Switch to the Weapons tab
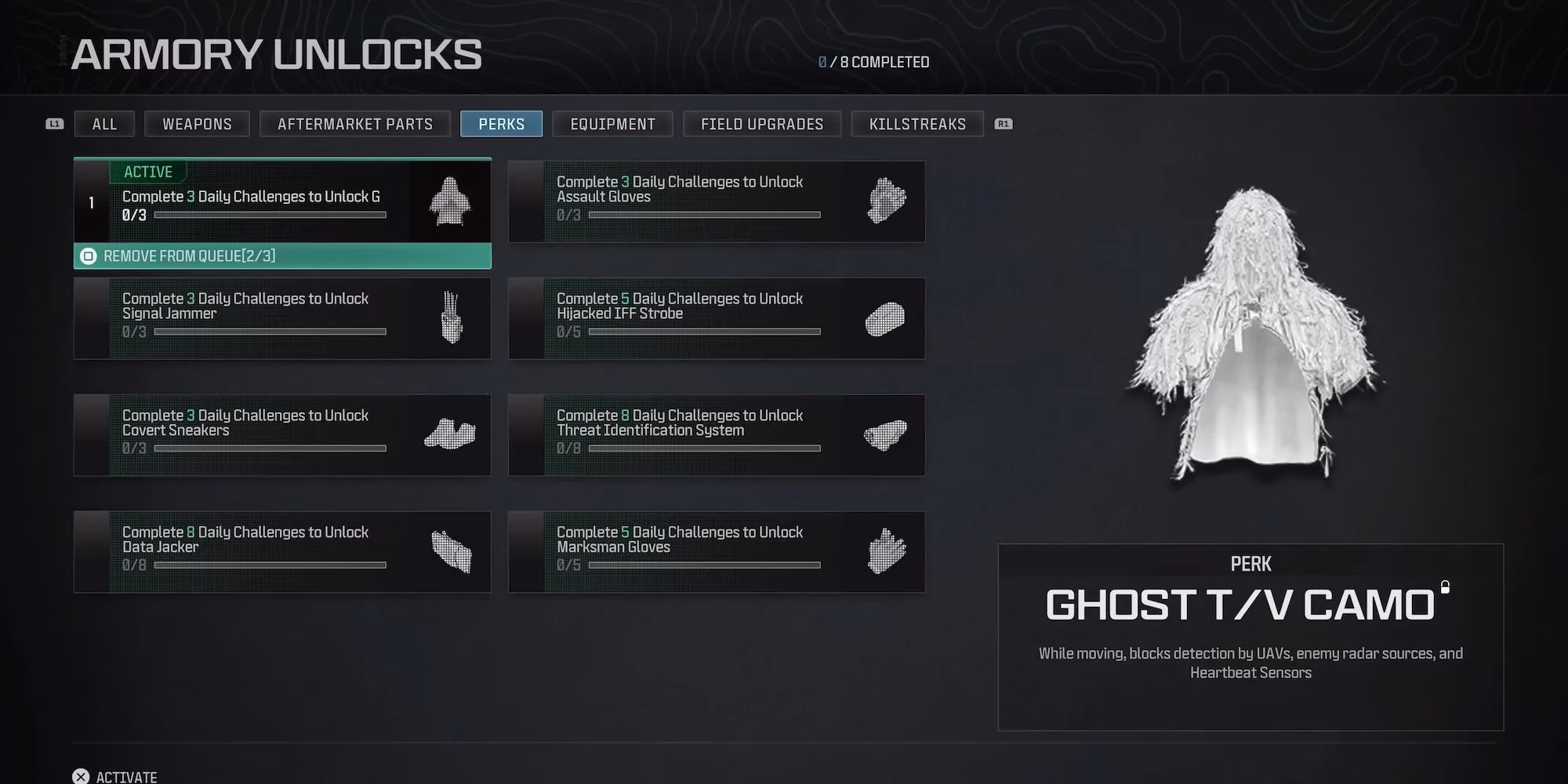1568x784 pixels. click(197, 123)
